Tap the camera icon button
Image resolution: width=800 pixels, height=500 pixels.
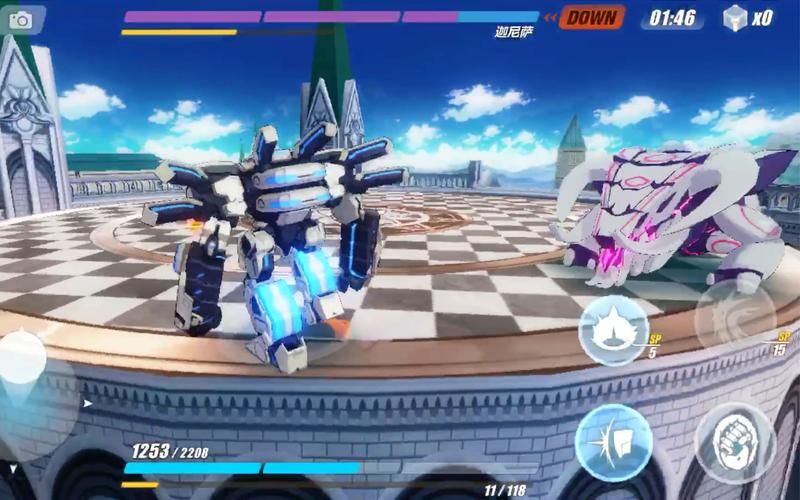pyautogui.click(x=21, y=20)
